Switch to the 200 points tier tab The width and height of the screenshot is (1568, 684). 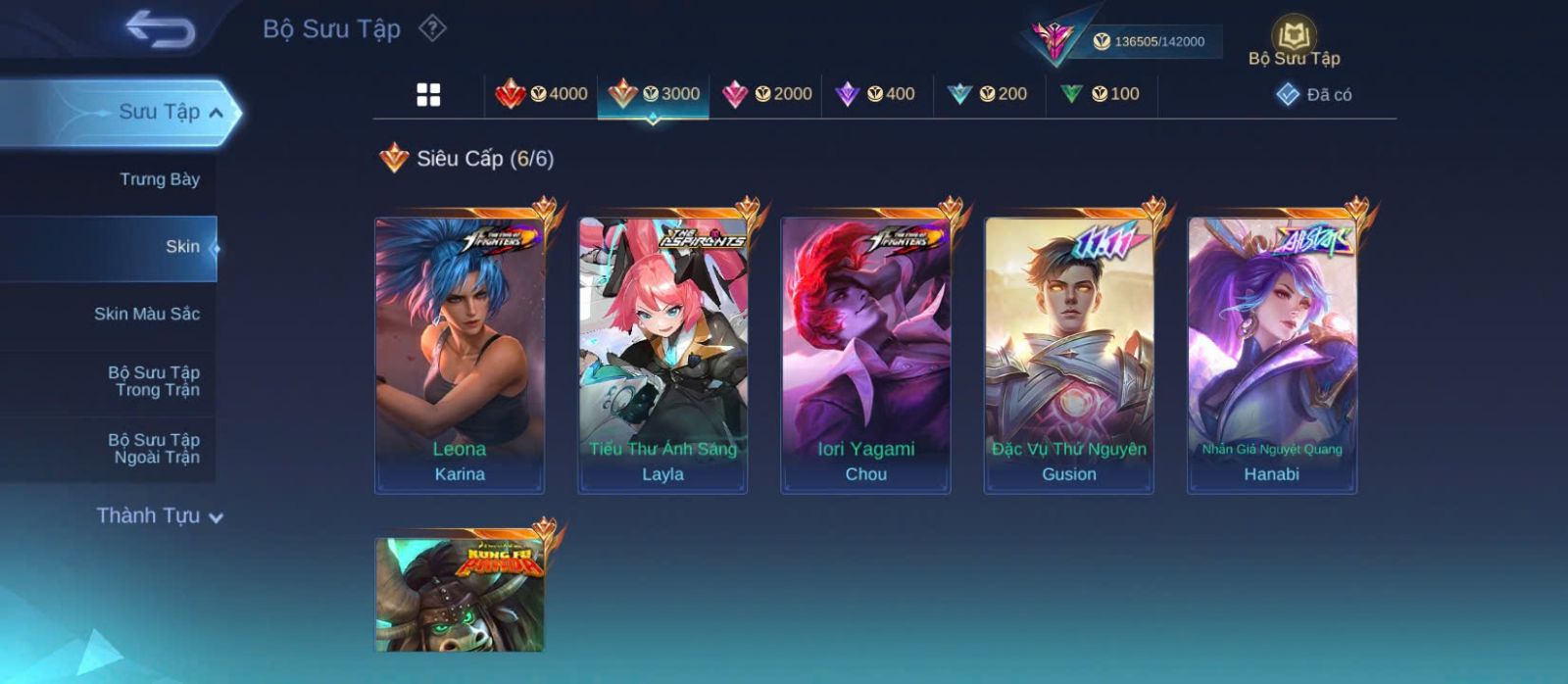pyautogui.click(x=988, y=94)
